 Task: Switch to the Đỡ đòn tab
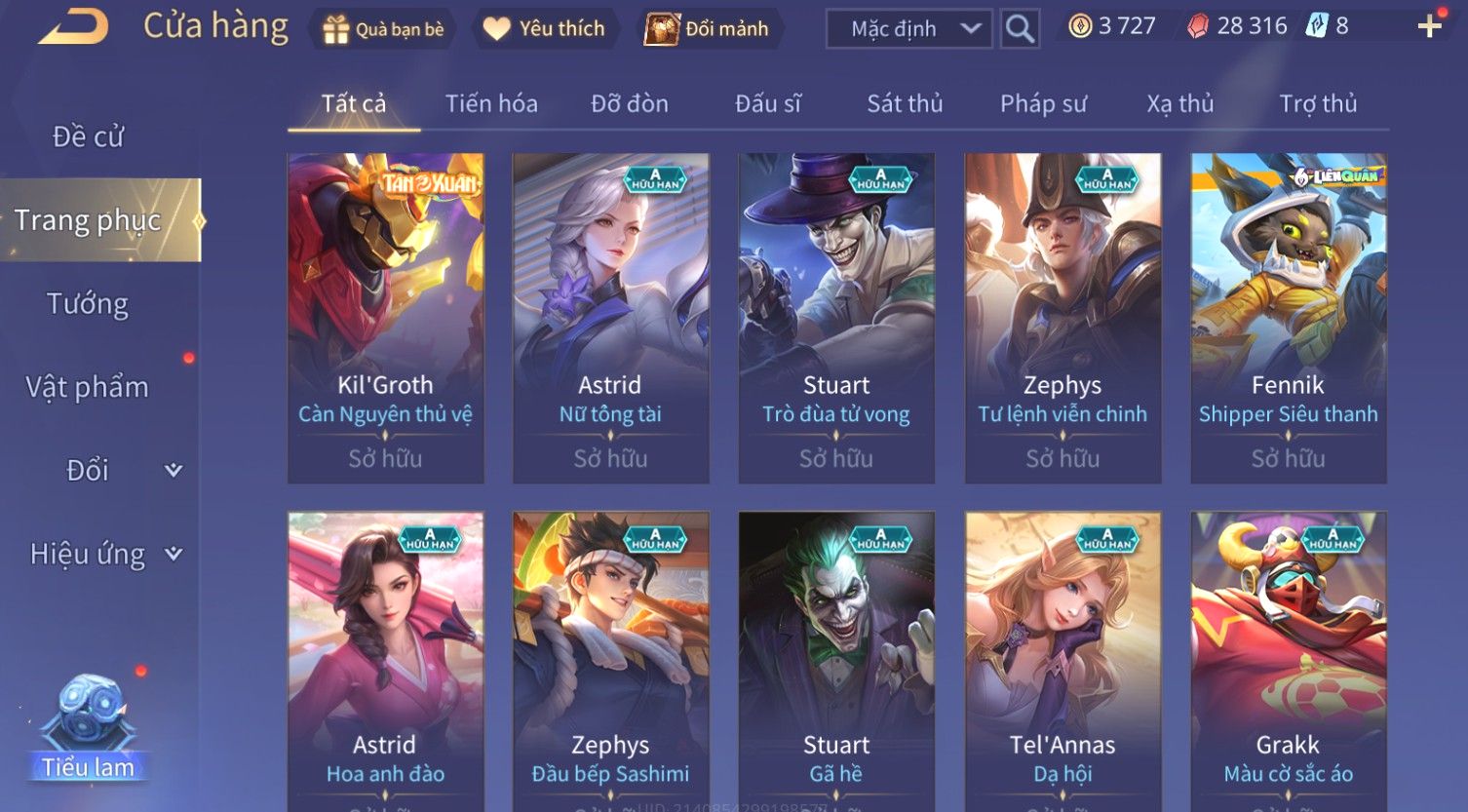(x=630, y=103)
